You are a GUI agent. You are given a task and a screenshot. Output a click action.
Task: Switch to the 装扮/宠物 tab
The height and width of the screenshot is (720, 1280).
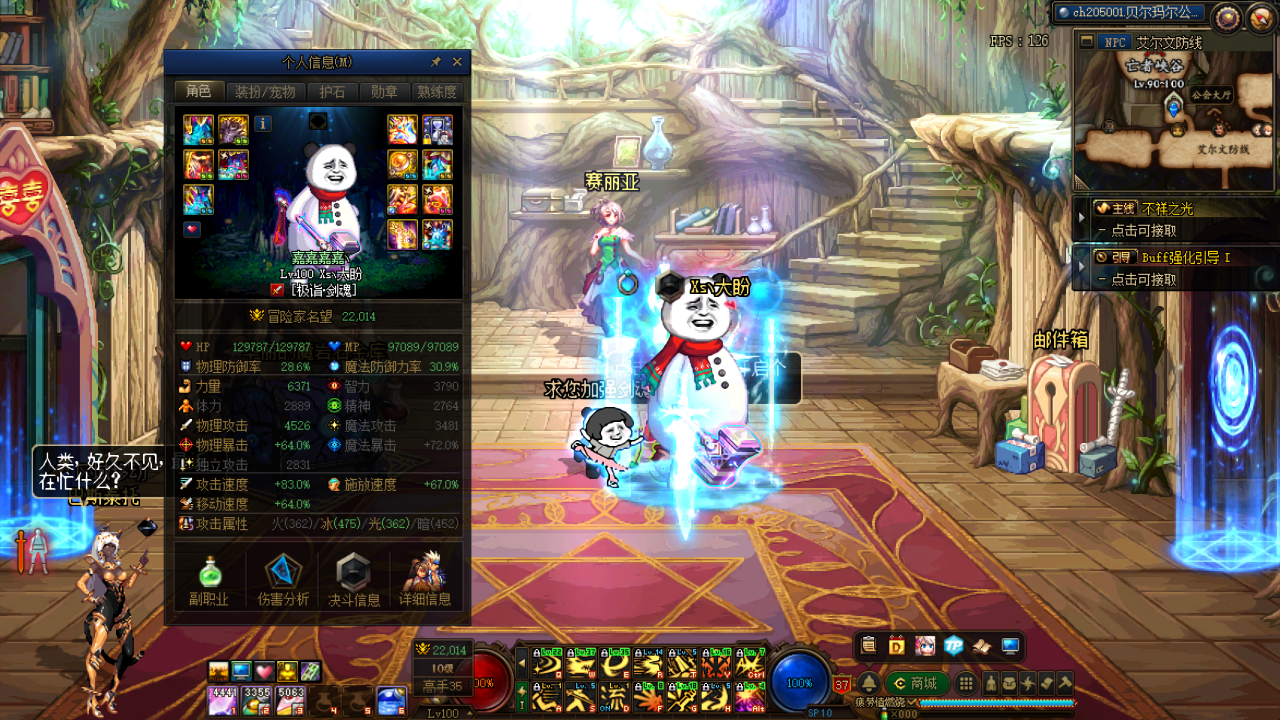265,92
